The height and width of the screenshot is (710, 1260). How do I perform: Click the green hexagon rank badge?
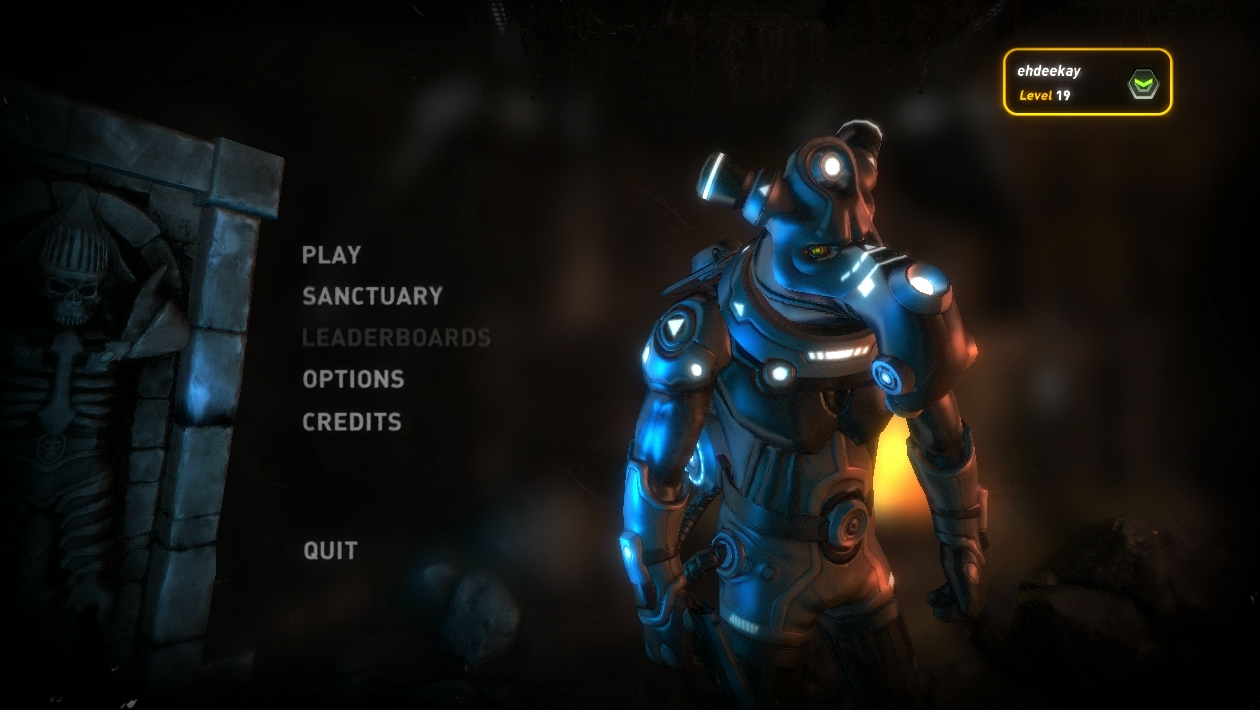coord(1143,85)
